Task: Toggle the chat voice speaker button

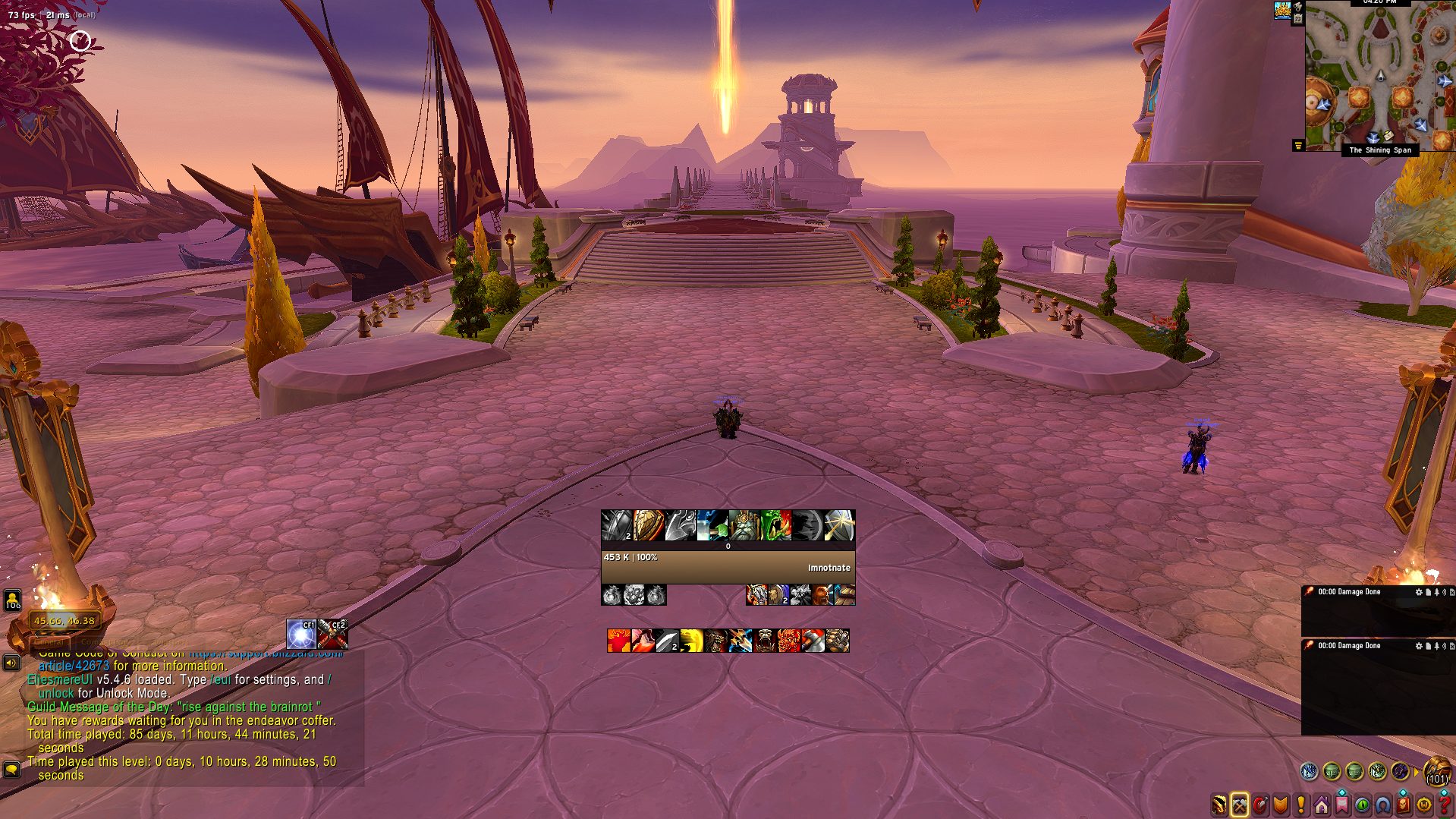Action: click(11, 663)
